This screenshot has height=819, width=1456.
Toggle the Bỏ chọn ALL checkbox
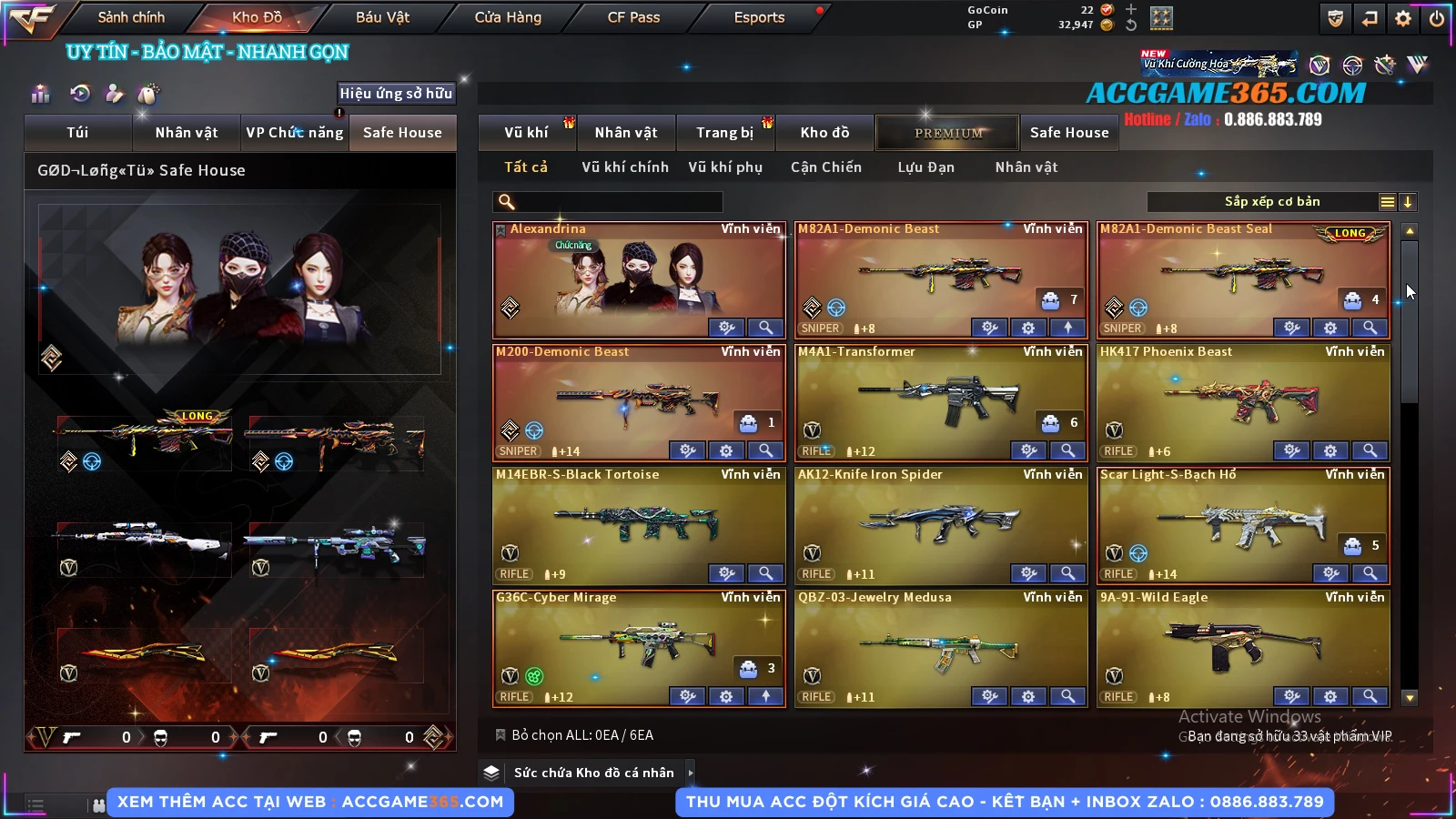click(x=500, y=735)
